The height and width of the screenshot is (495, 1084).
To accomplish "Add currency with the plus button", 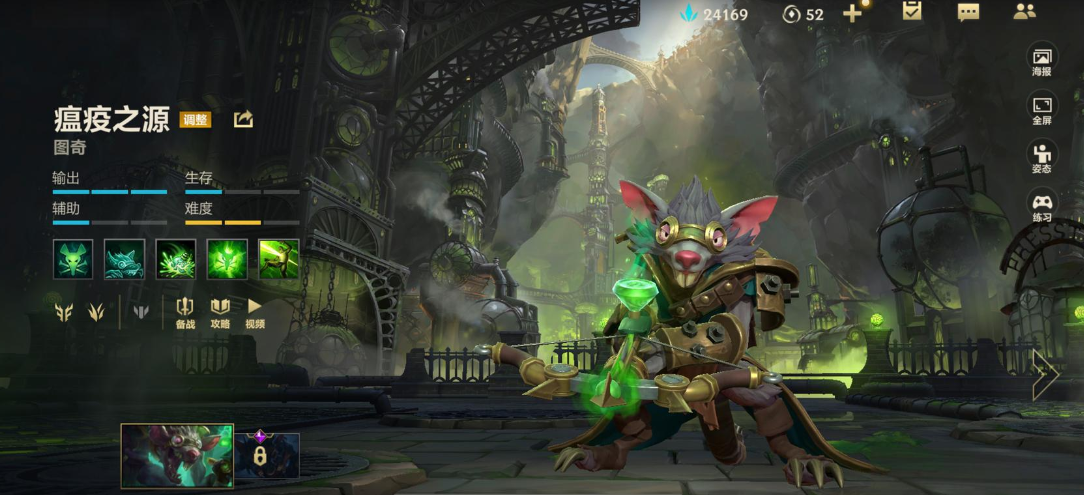I will (852, 13).
